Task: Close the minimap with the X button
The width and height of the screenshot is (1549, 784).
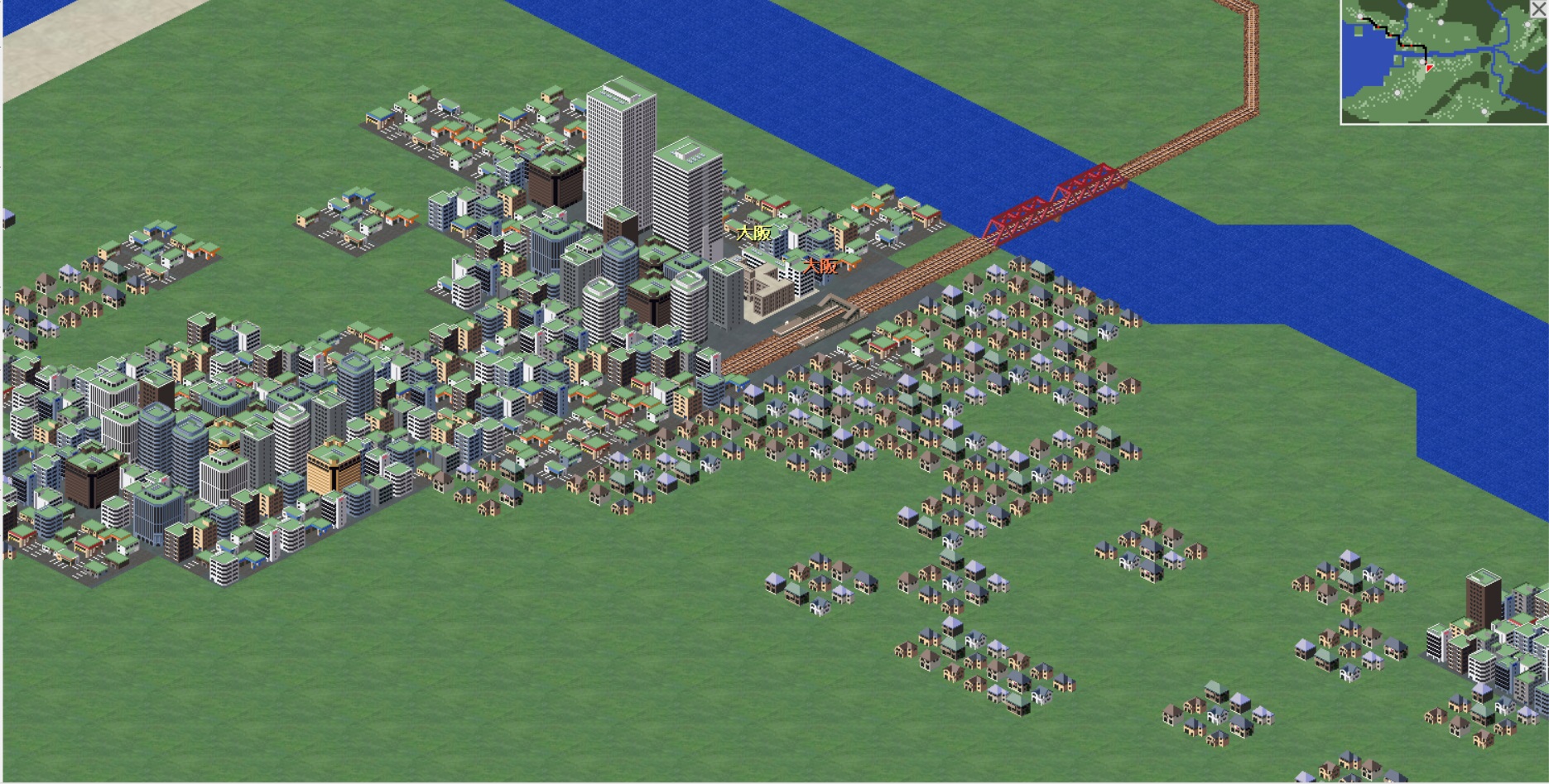Action: tap(1538, 8)
